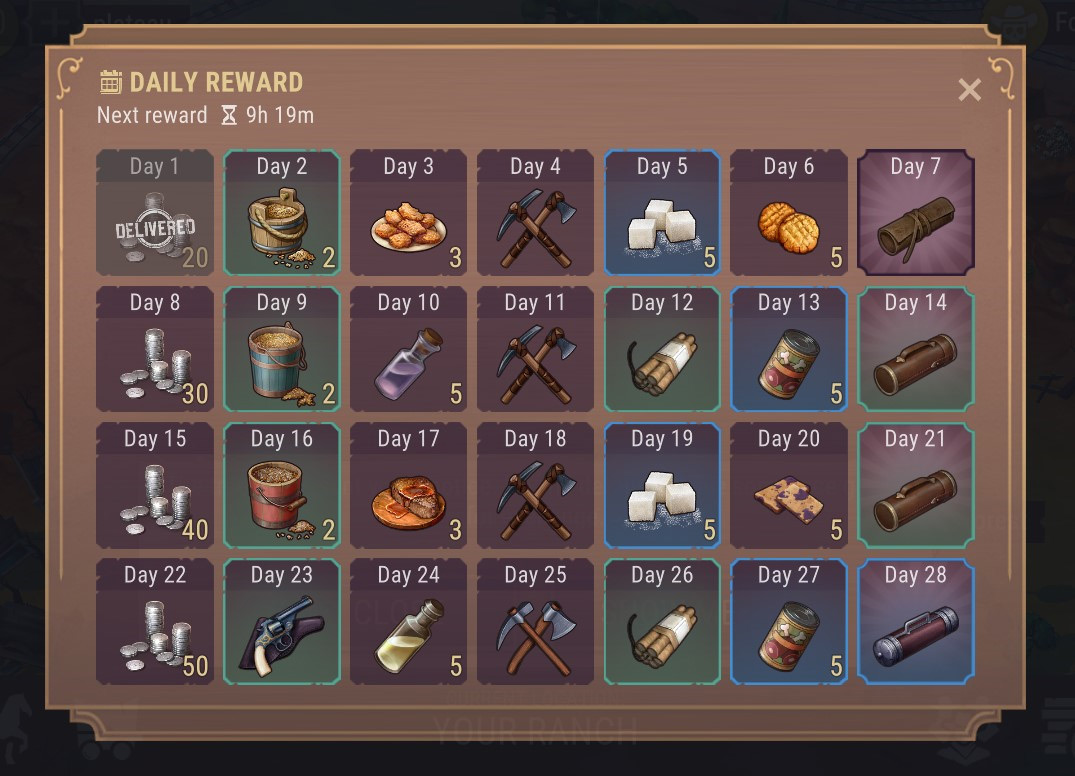Select the Day 12 dynamite bundle
The image size is (1075, 776).
click(662, 349)
